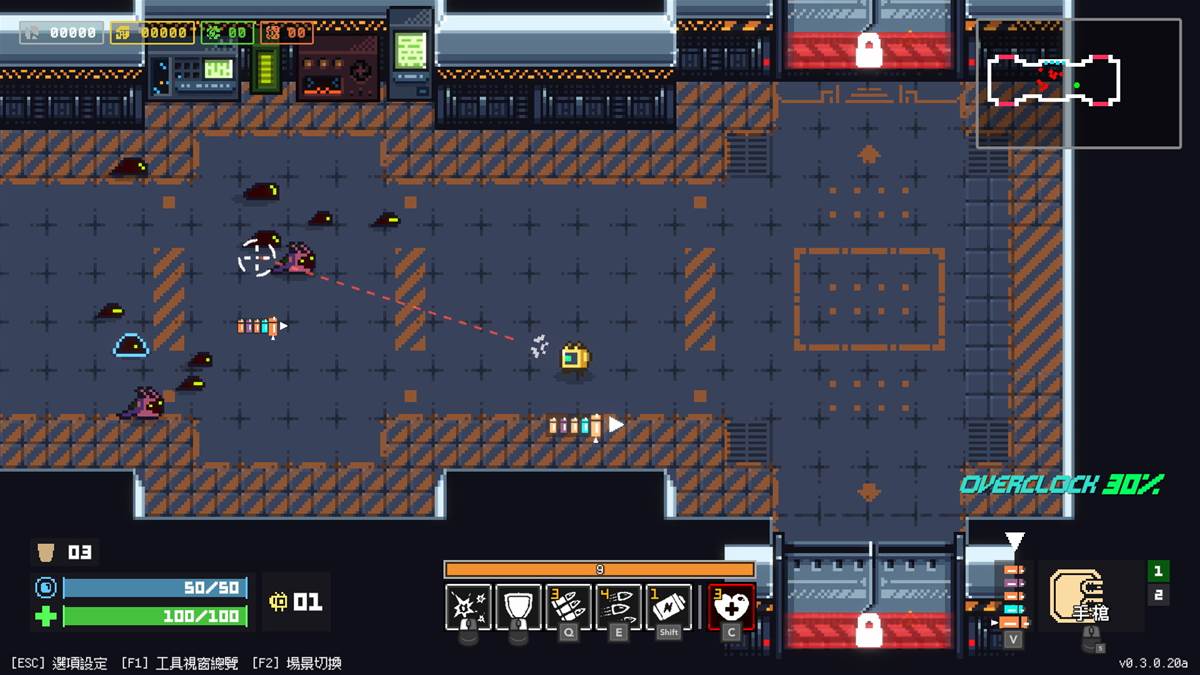Select the triple bullet shells skill
1200x675 pixels.
click(x=568, y=606)
